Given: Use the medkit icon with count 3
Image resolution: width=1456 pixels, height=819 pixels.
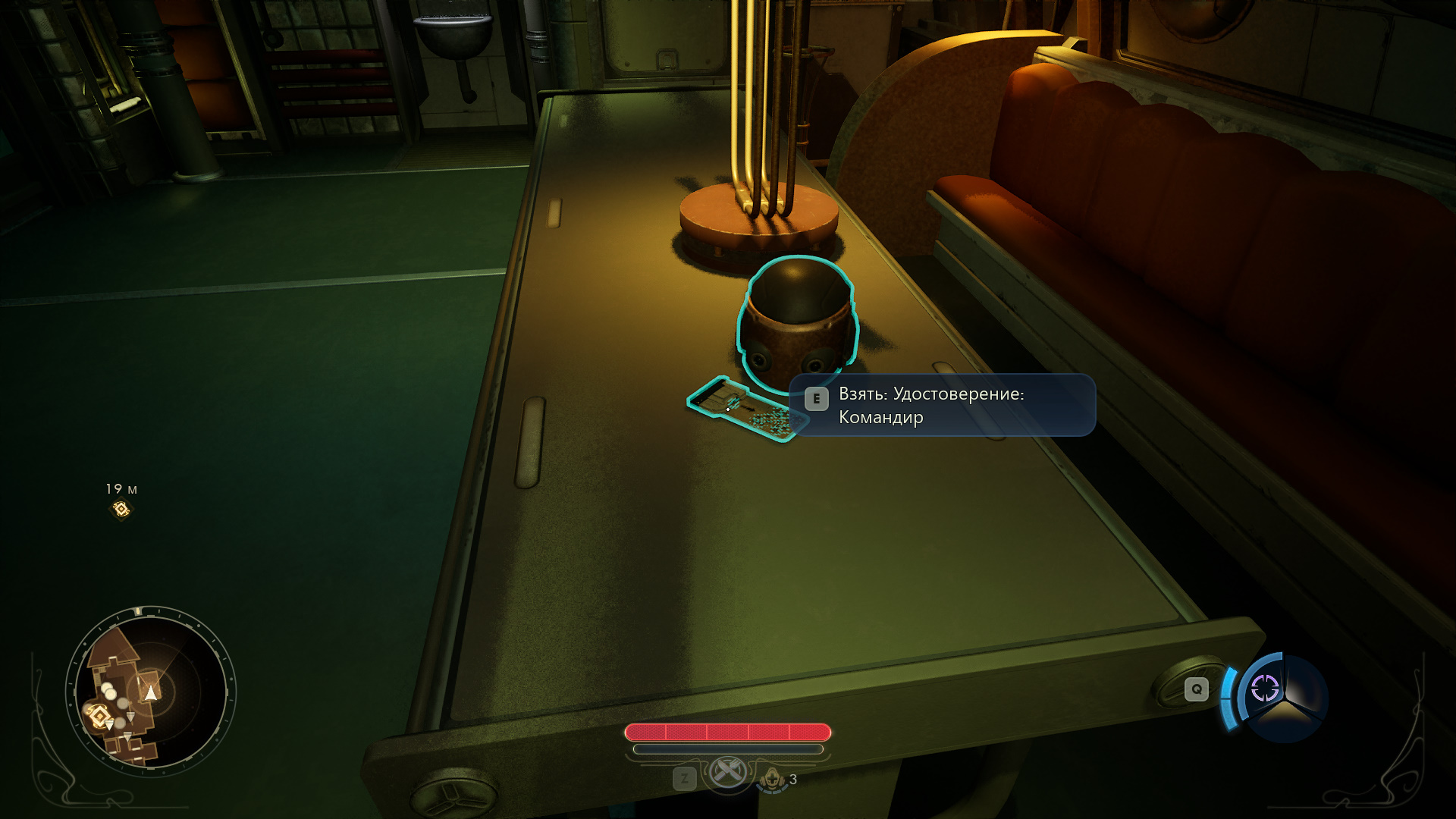Looking at the screenshot, I should click(773, 778).
